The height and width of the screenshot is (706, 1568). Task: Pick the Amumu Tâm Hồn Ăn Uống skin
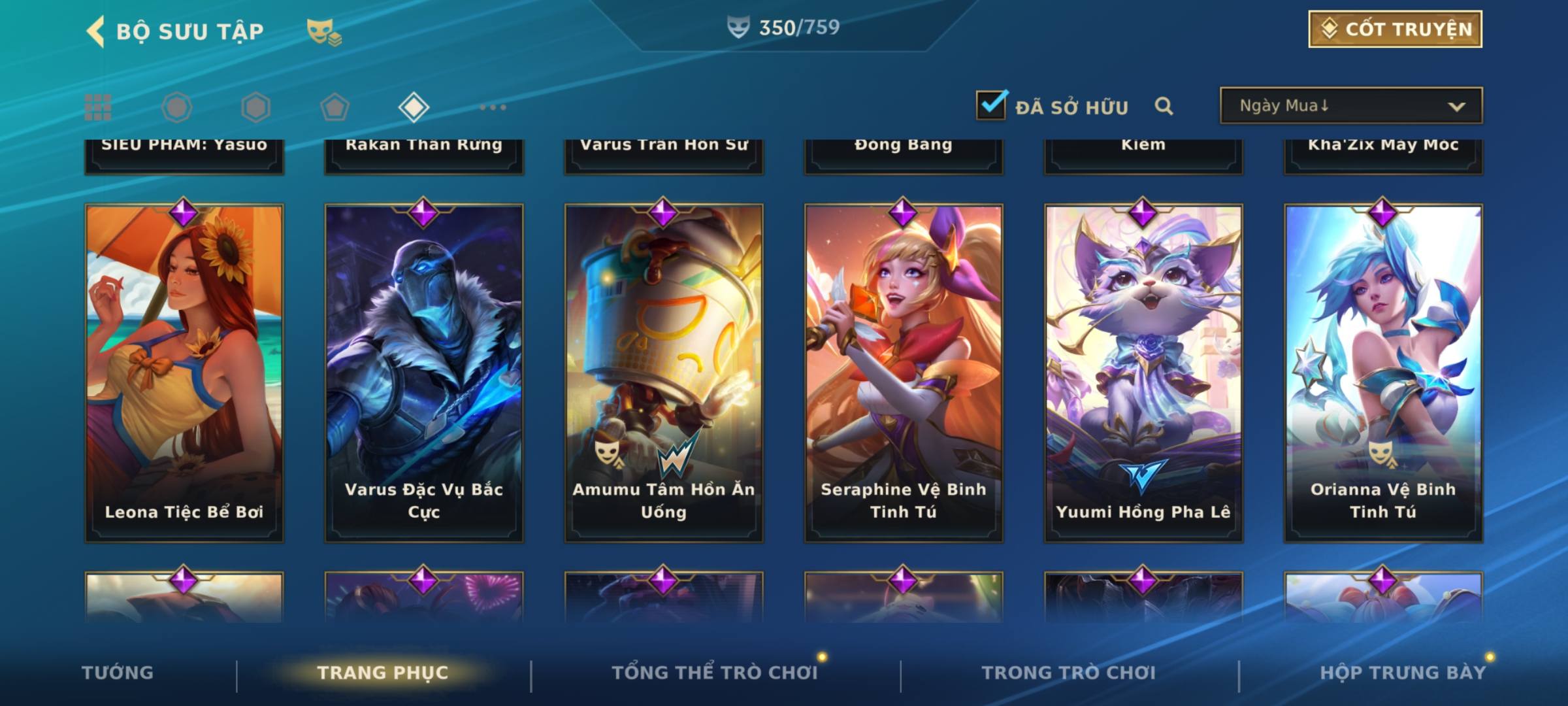coord(664,373)
